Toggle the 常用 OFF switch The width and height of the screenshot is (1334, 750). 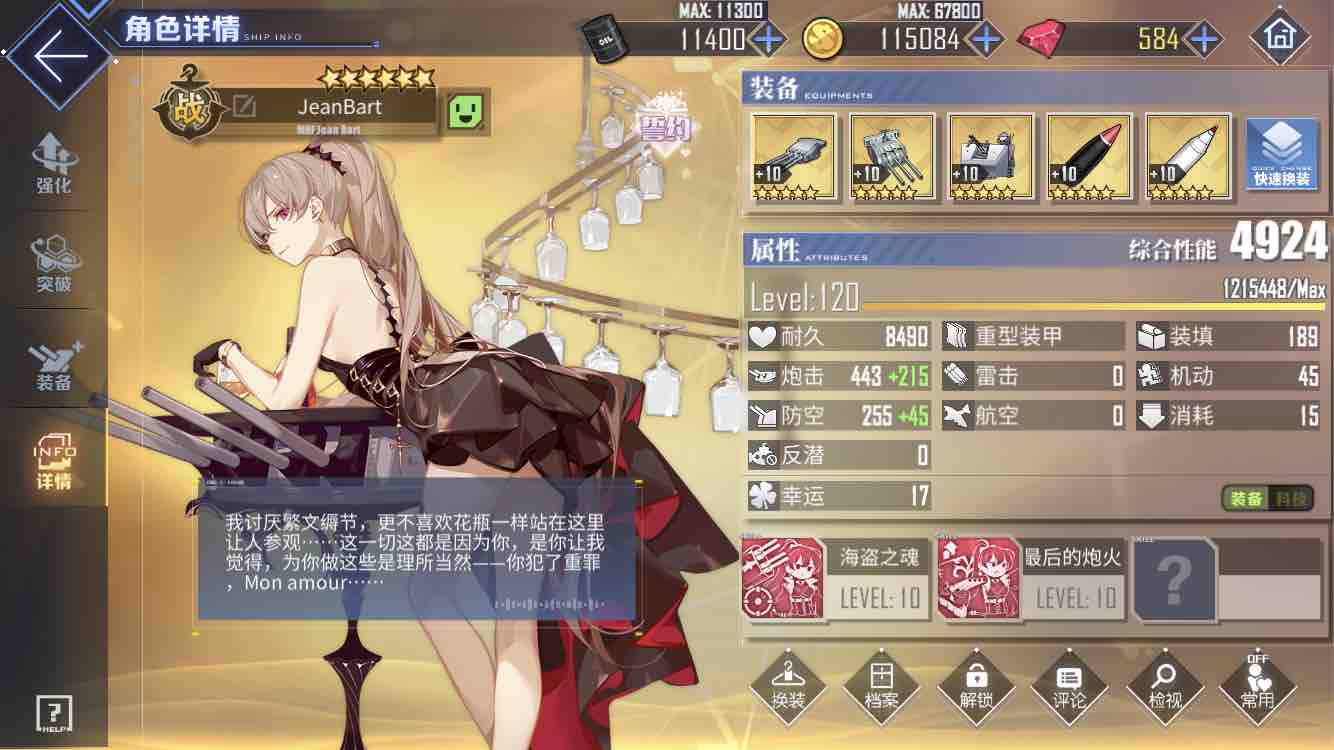coord(1257,687)
